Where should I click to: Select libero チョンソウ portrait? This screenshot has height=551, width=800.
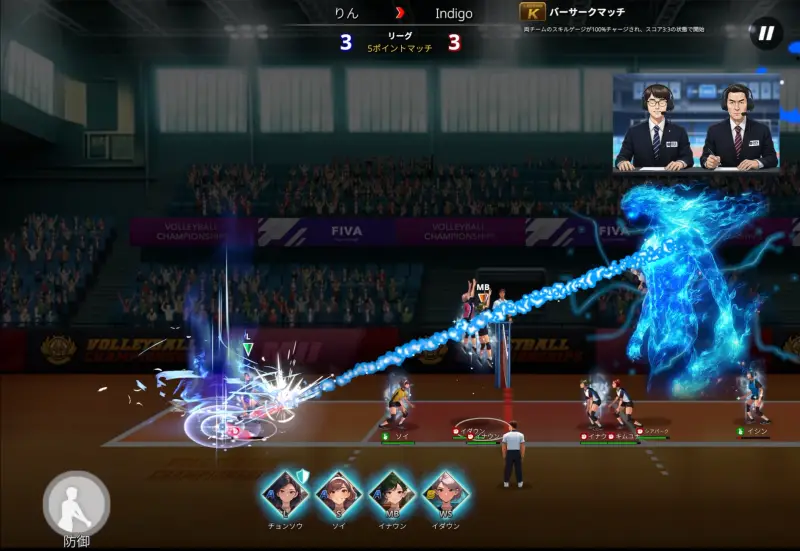(285, 495)
